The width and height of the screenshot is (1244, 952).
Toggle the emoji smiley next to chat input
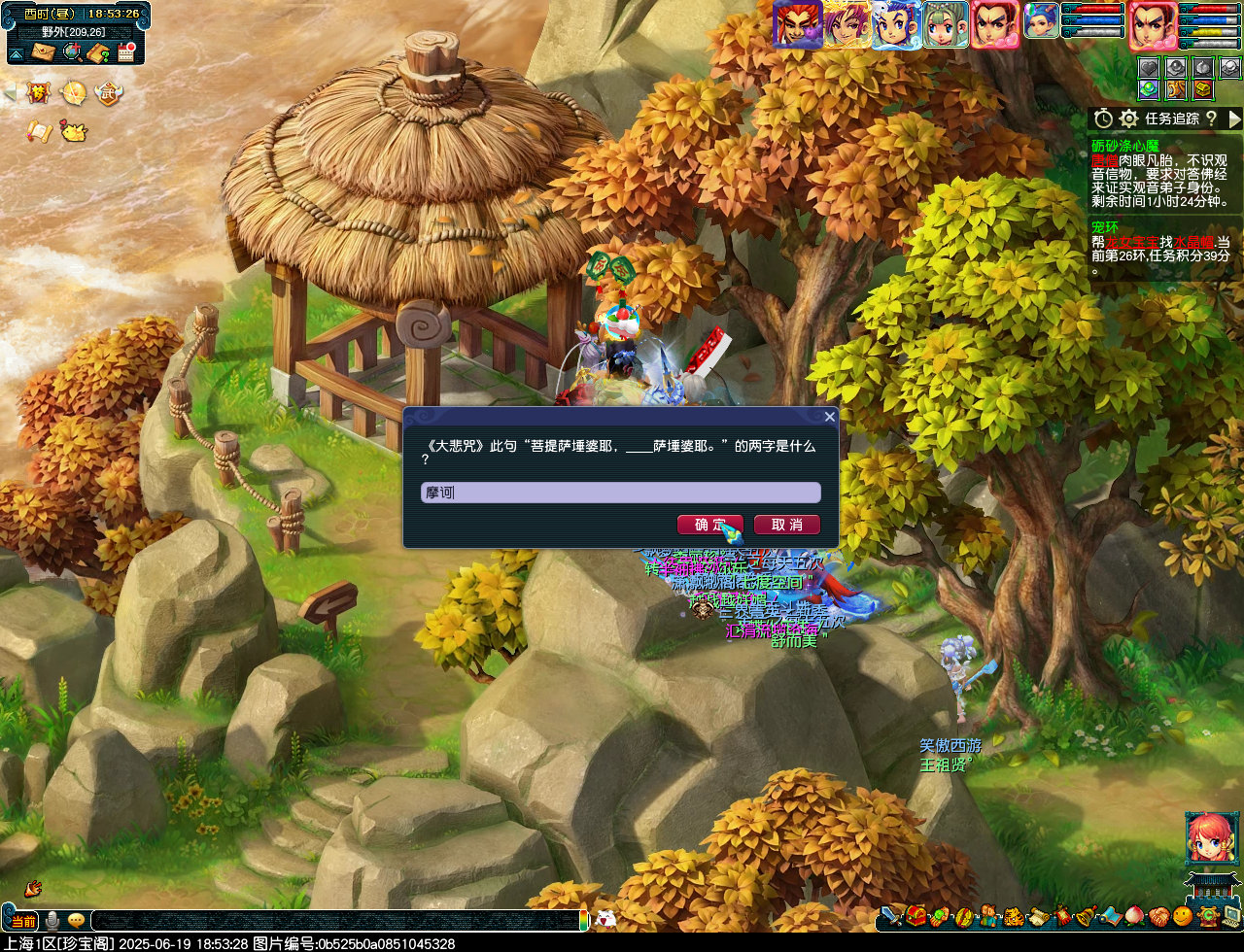[76, 921]
